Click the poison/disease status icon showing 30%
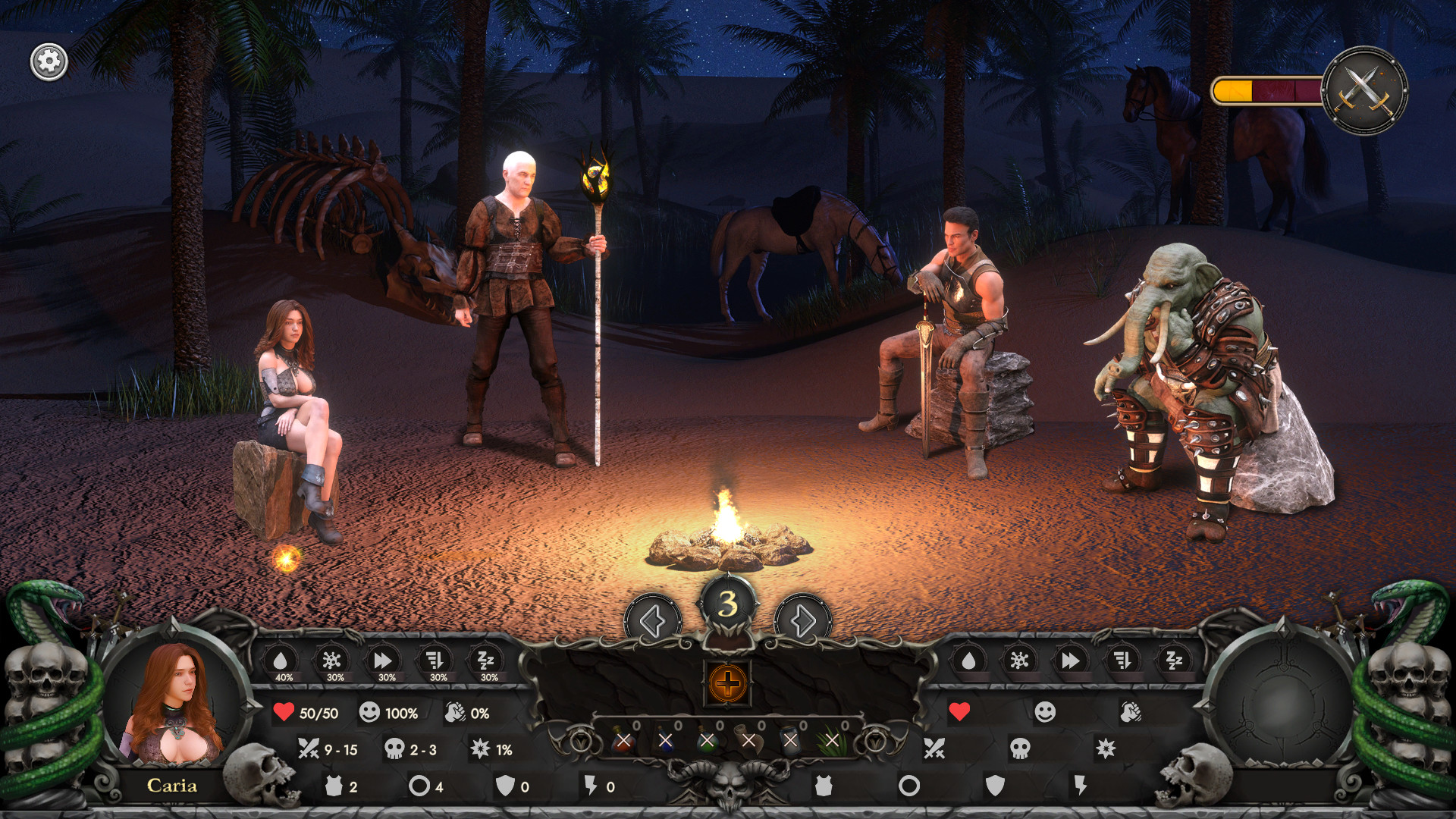The image size is (1456, 819). pos(332,661)
